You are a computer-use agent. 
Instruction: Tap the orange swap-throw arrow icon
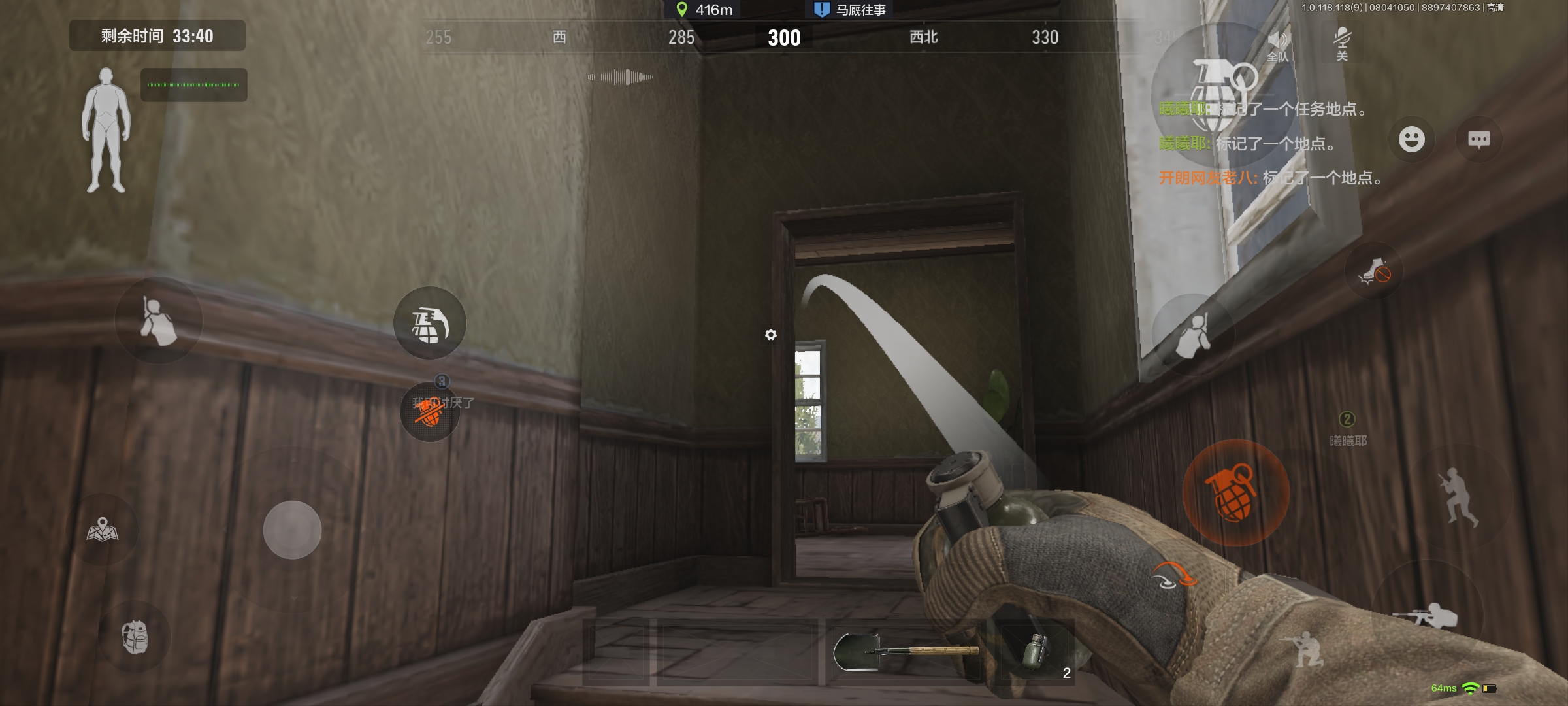click(x=1174, y=575)
